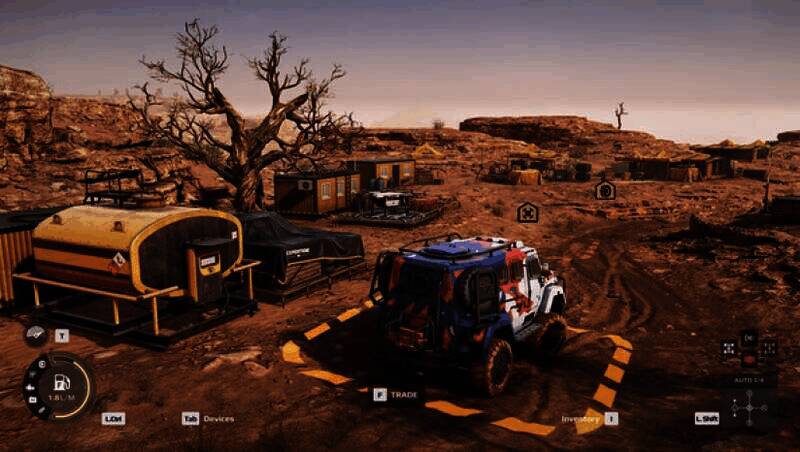Click the AUTO gearbox mode label
The height and width of the screenshot is (452, 800).
[x=748, y=380]
